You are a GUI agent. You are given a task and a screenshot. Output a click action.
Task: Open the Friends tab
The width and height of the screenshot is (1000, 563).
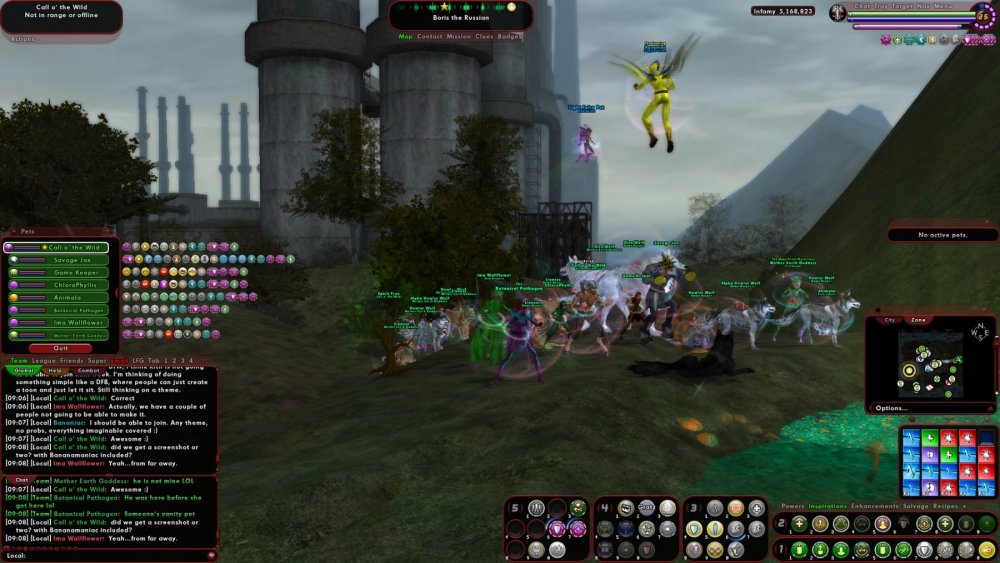click(71, 360)
